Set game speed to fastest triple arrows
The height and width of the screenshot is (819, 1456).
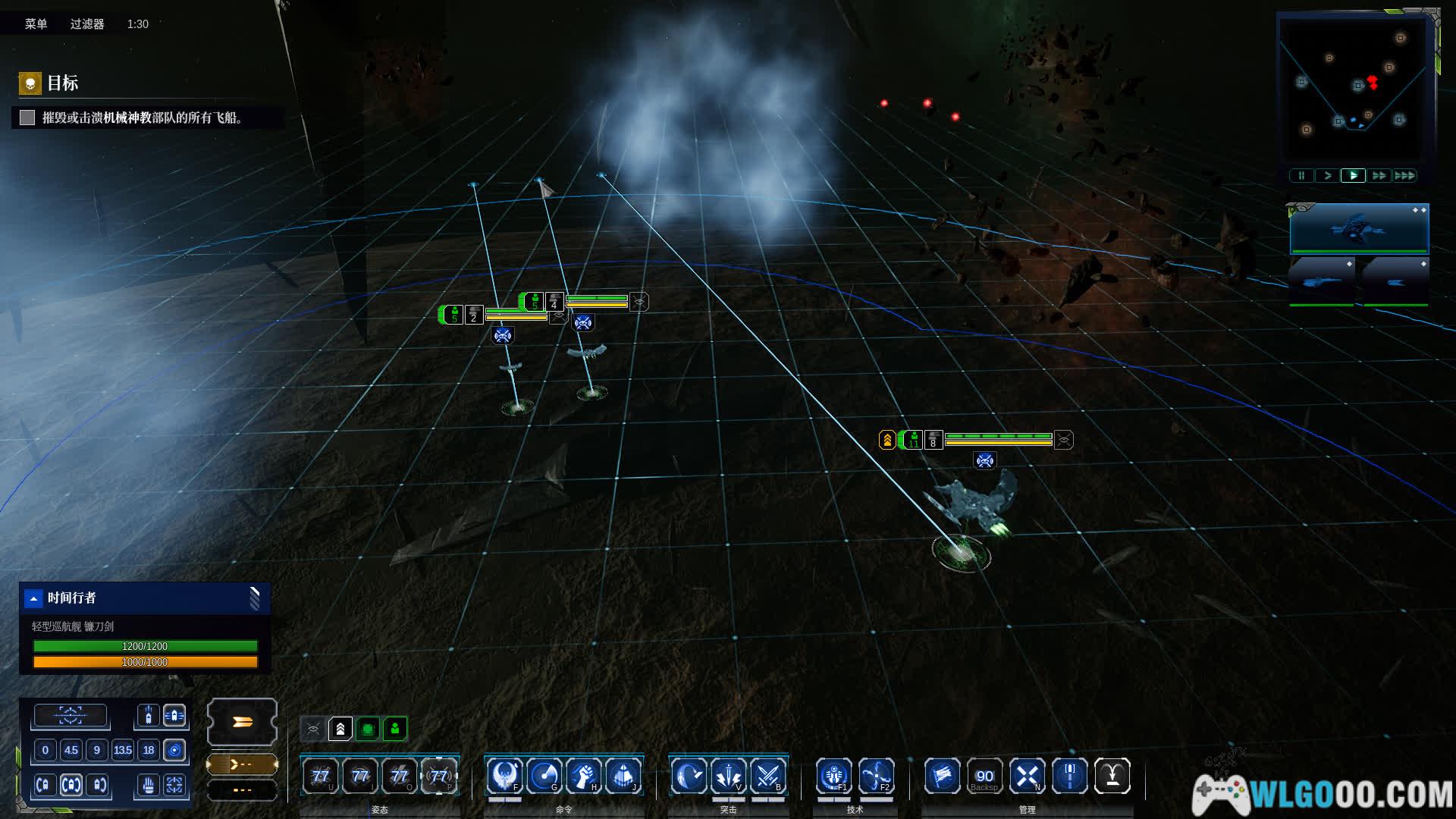click(1404, 176)
